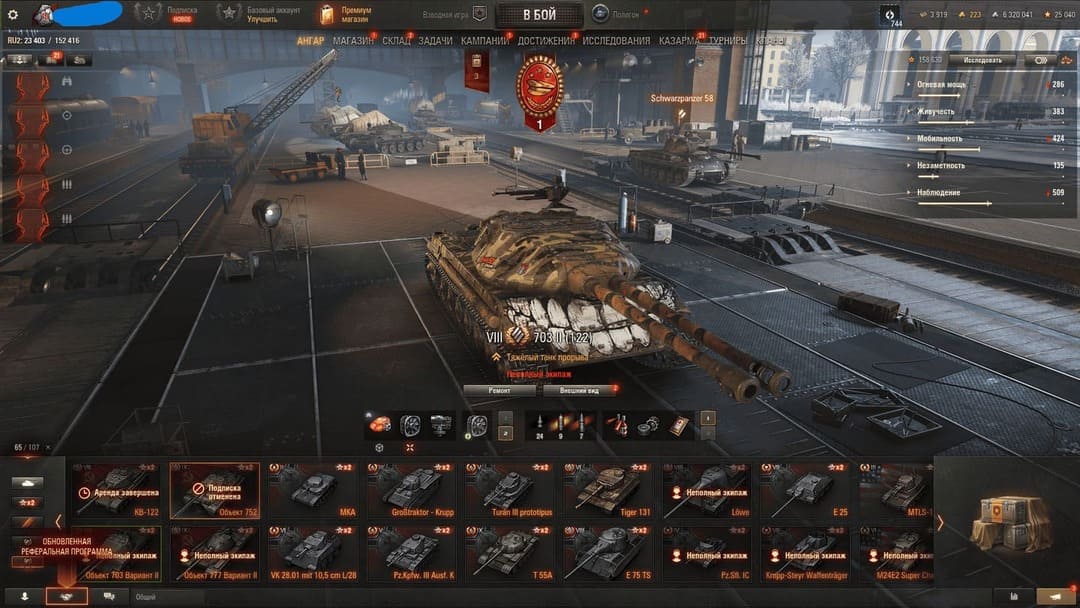Click the «Ремонт» button
Image resolution: width=1080 pixels, height=608 pixels.
tap(499, 390)
